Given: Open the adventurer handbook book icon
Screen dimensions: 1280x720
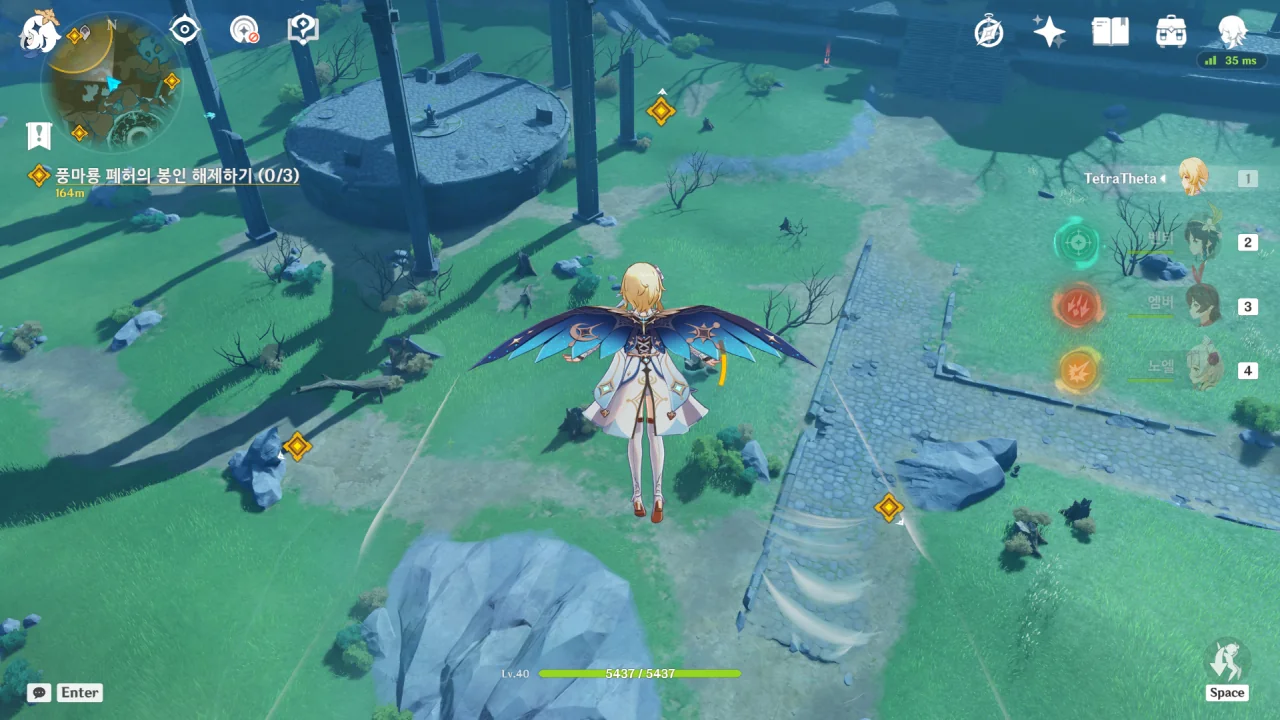Looking at the screenshot, I should pos(1110,32).
